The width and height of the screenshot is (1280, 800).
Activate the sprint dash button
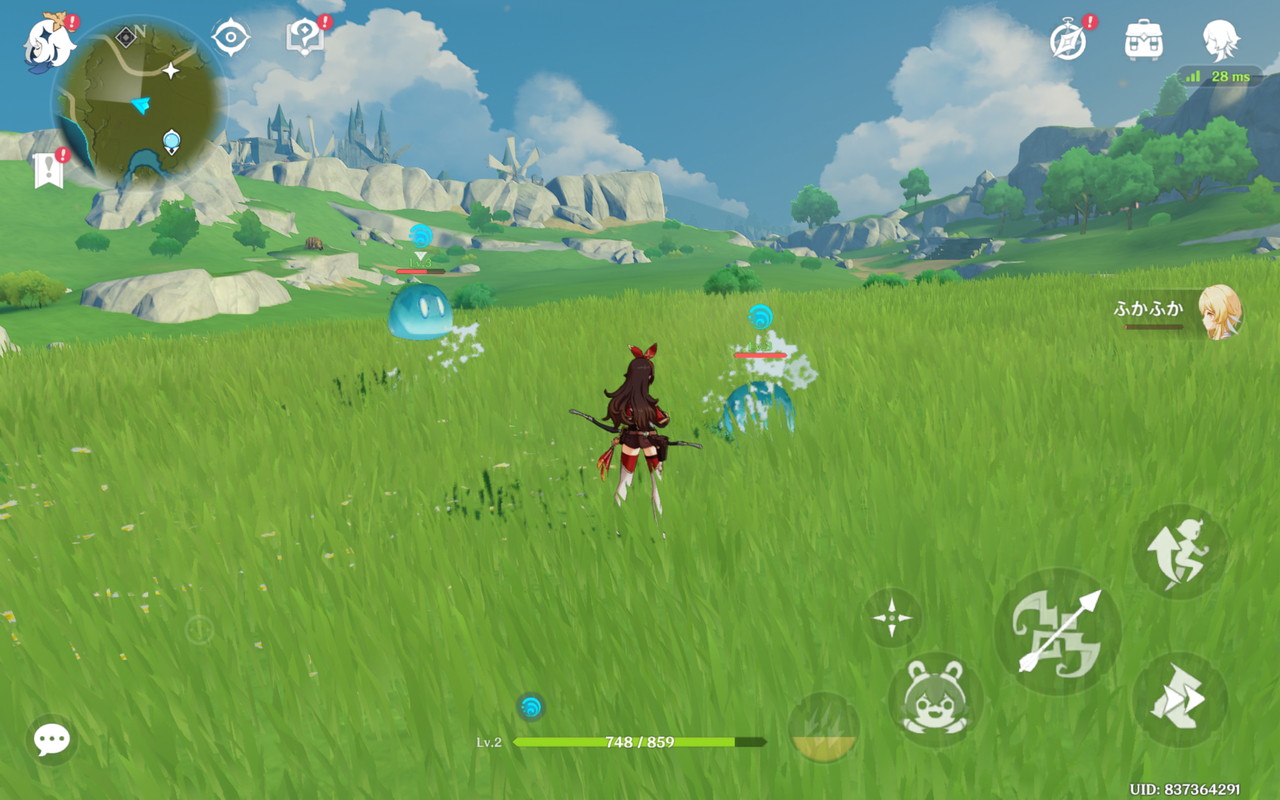click(1180, 700)
